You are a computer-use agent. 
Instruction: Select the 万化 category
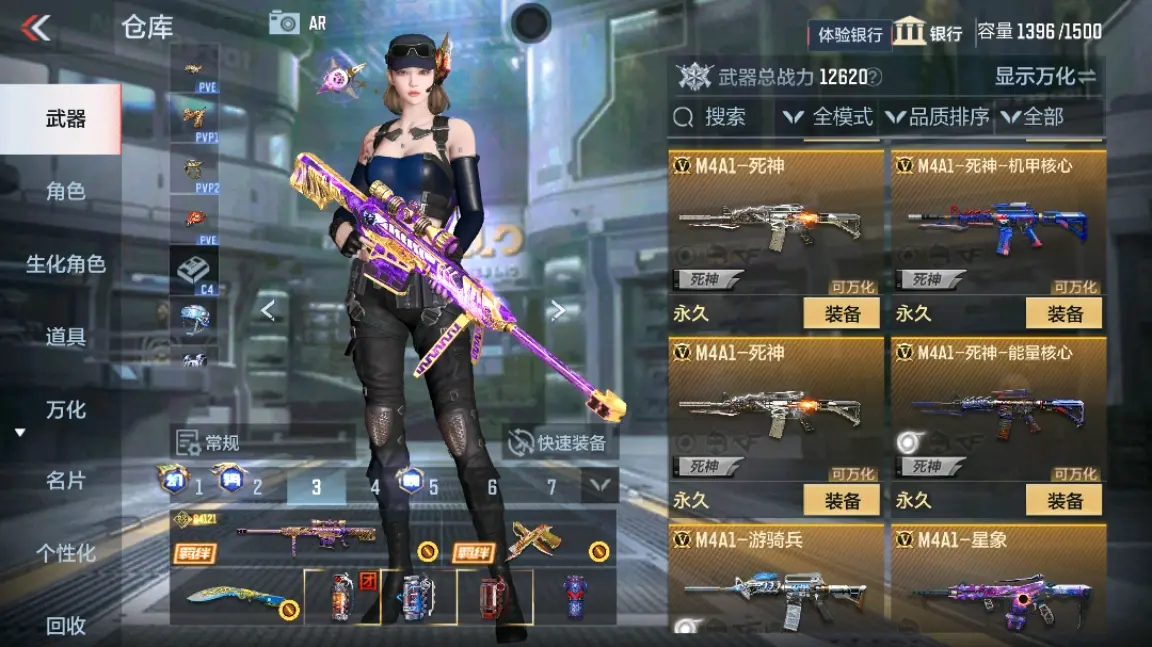65,410
